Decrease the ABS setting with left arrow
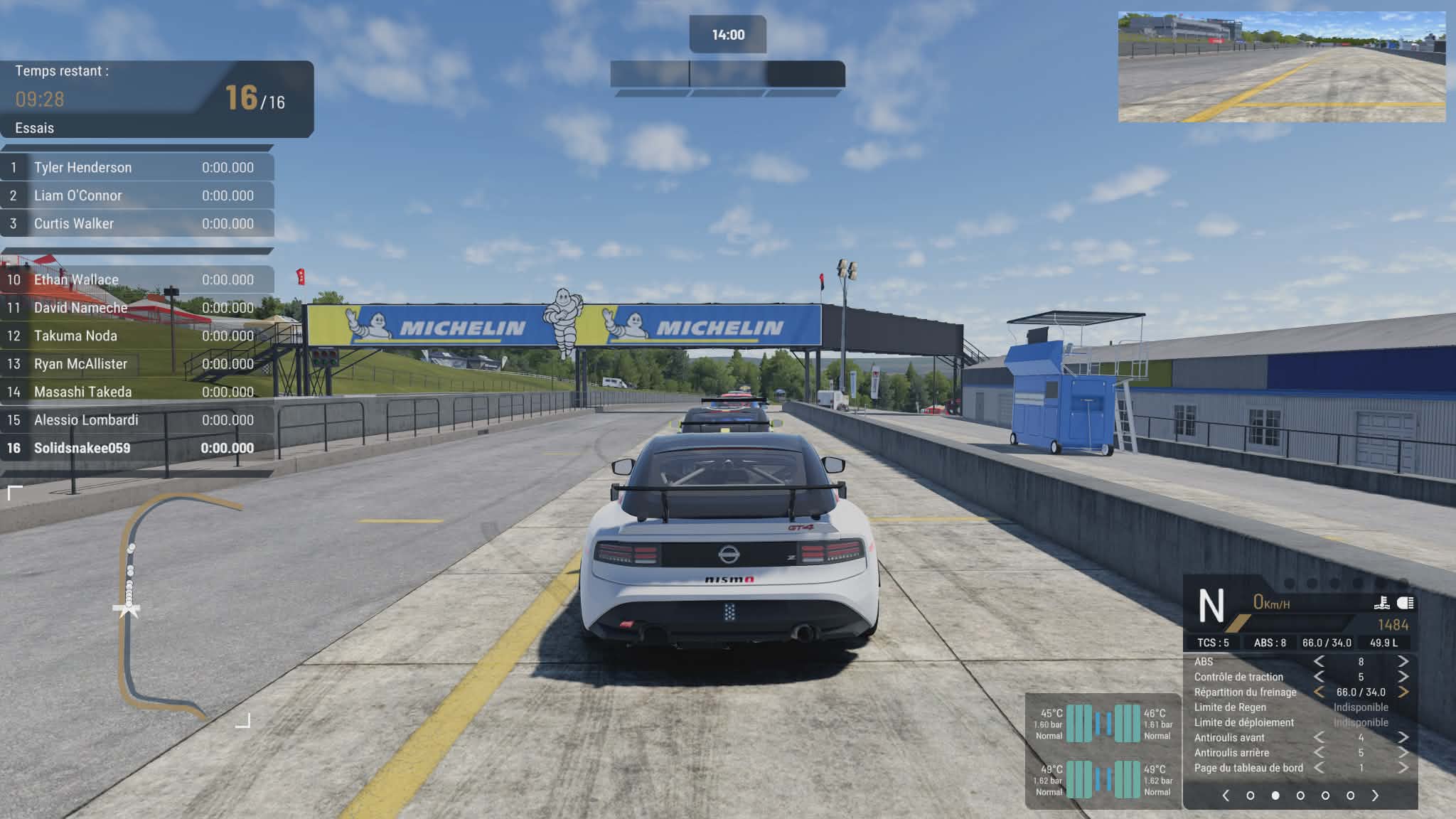This screenshot has height=819, width=1456. pyautogui.click(x=1319, y=662)
